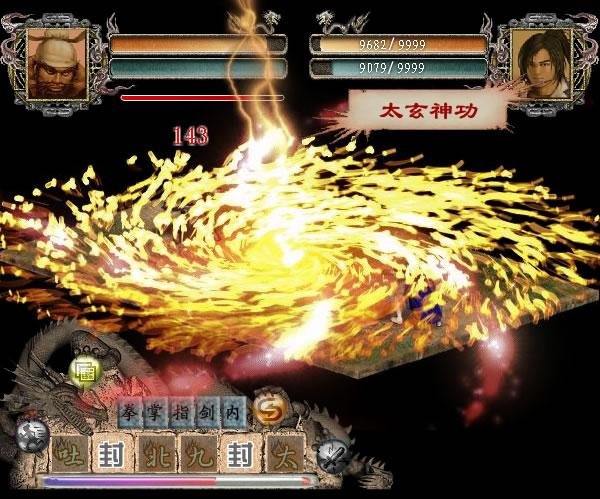This screenshot has width=600, height=499.
Task: Switch to the 掌 (palm) skill tab
Action: (x=153, y=411)
